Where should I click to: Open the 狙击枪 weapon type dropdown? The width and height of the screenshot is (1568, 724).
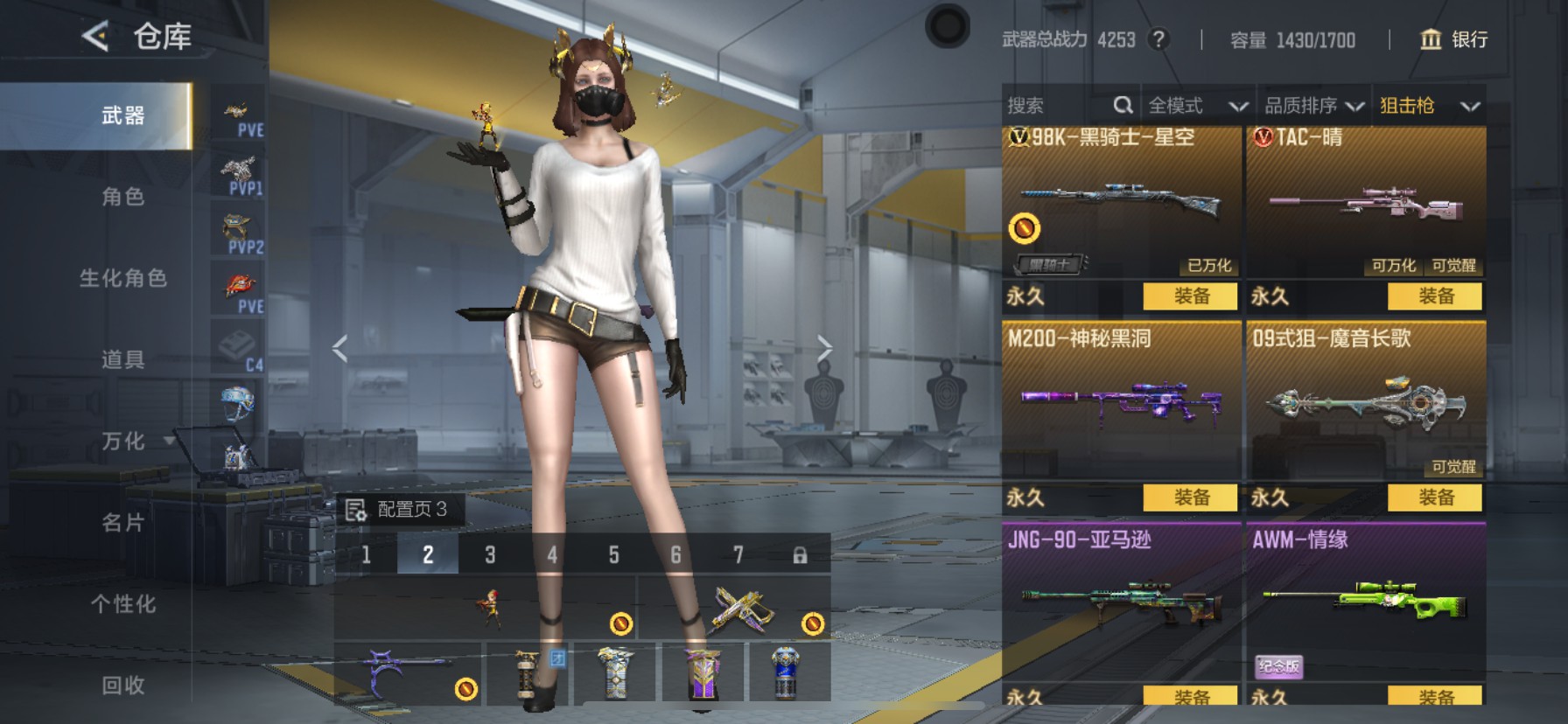1431,105
